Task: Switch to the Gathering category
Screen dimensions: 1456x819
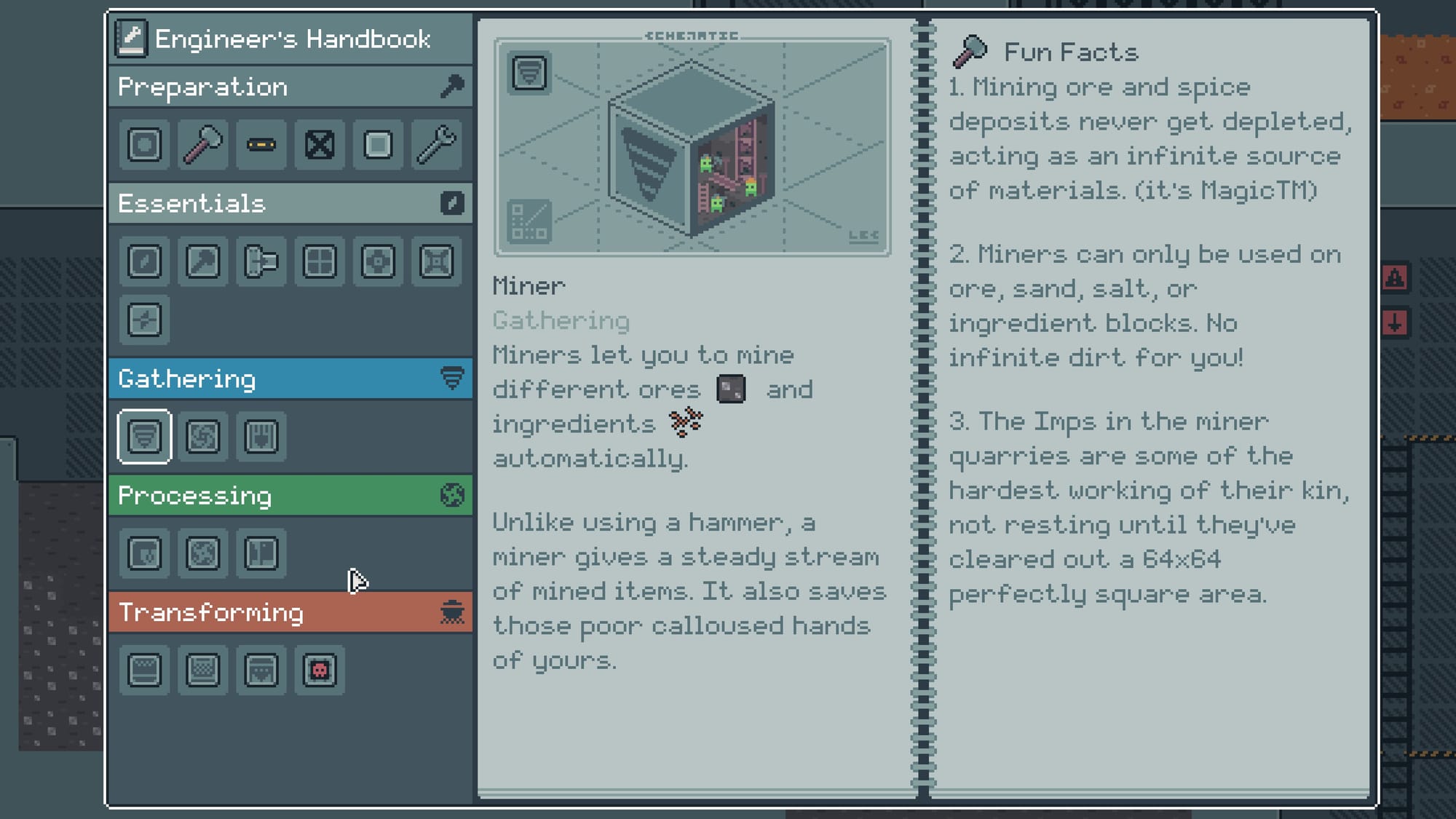Action: click(x=290, y=379)
